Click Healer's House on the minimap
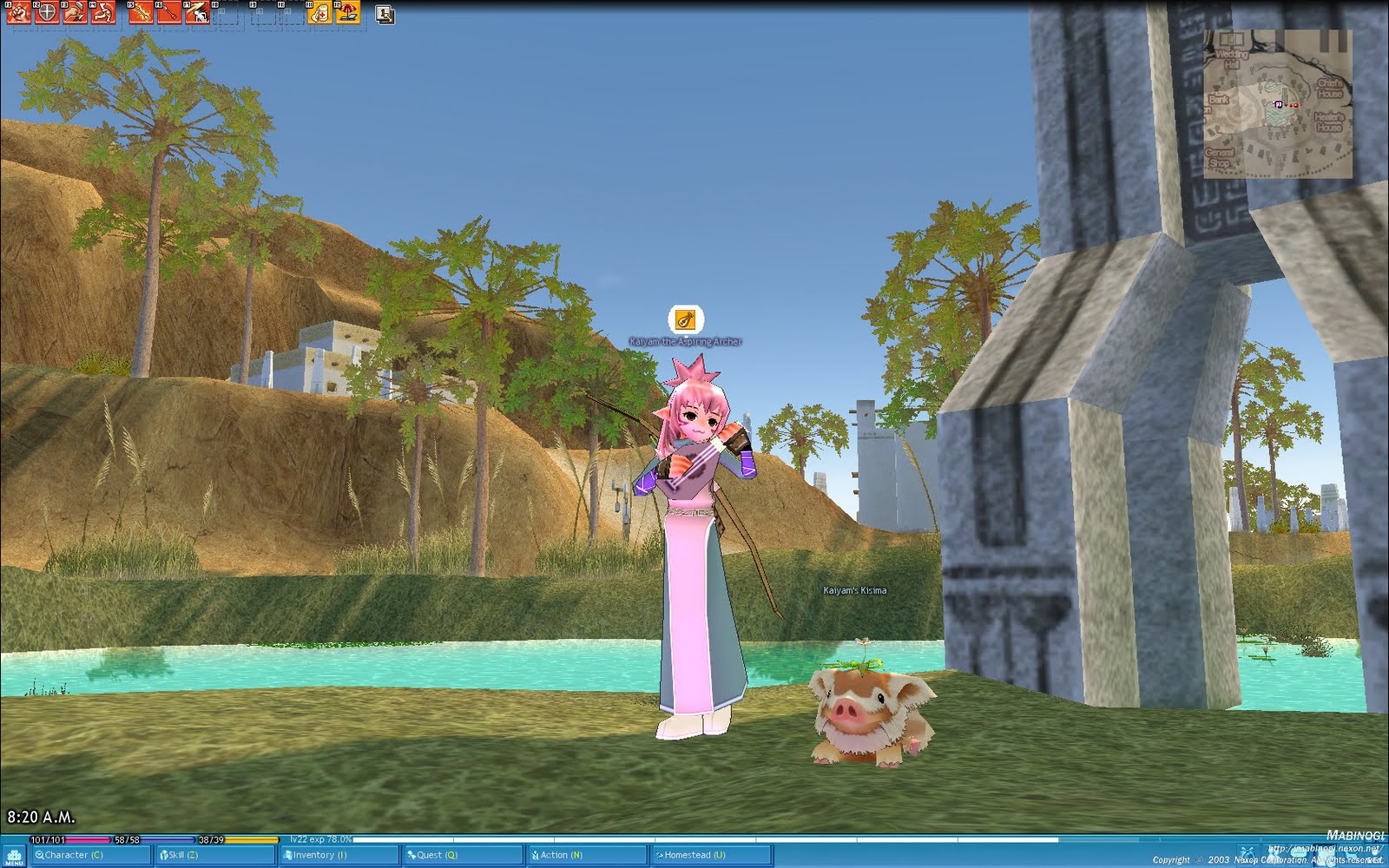 coord(1328,122)
